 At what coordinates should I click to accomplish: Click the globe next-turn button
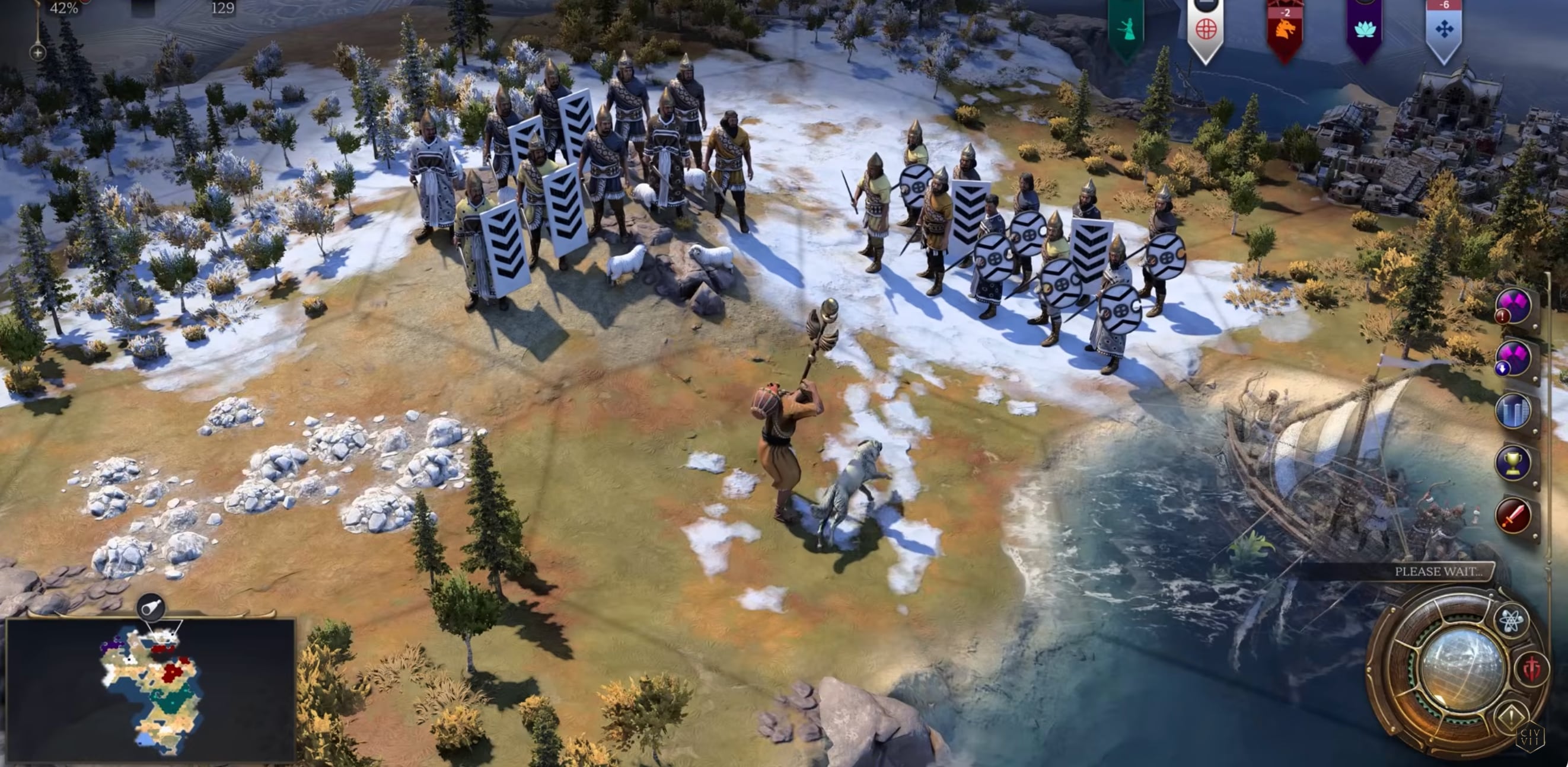pyautogui.click(x=1459, y=669)
